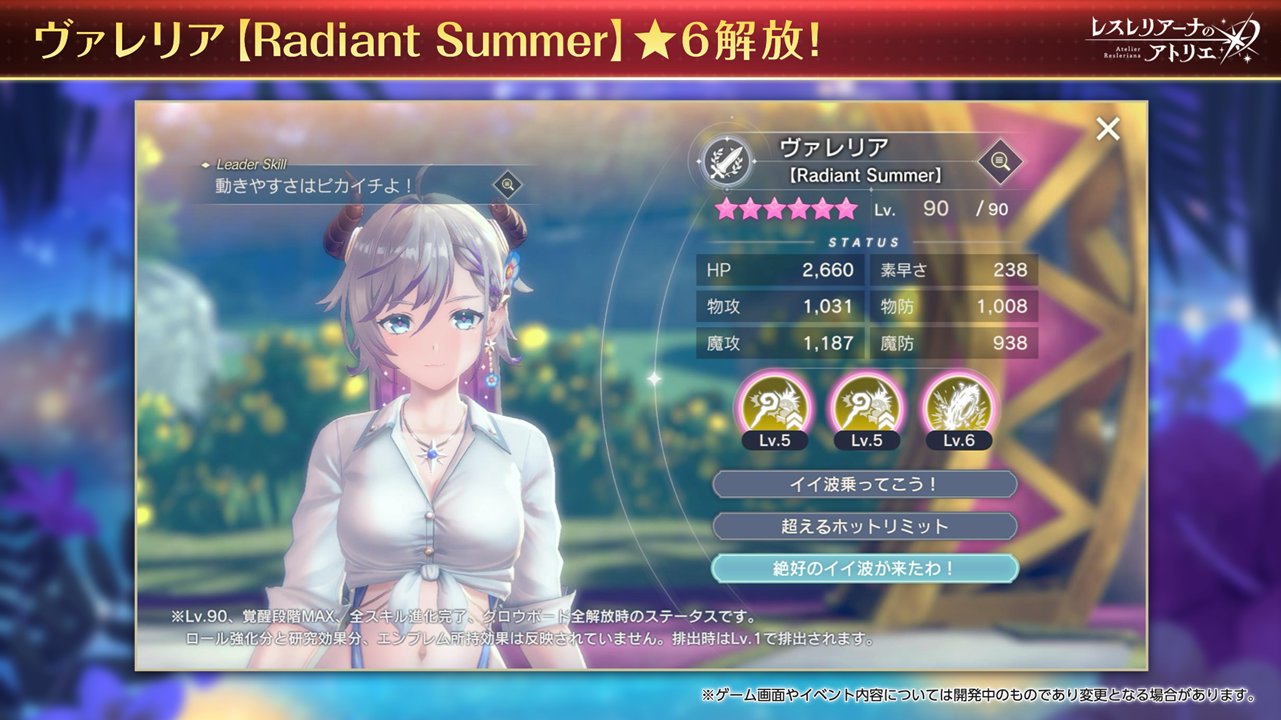
Task: Inspect the Leader Skill magnifier icon
Action: pyautogui.click(x=508, y=184)
